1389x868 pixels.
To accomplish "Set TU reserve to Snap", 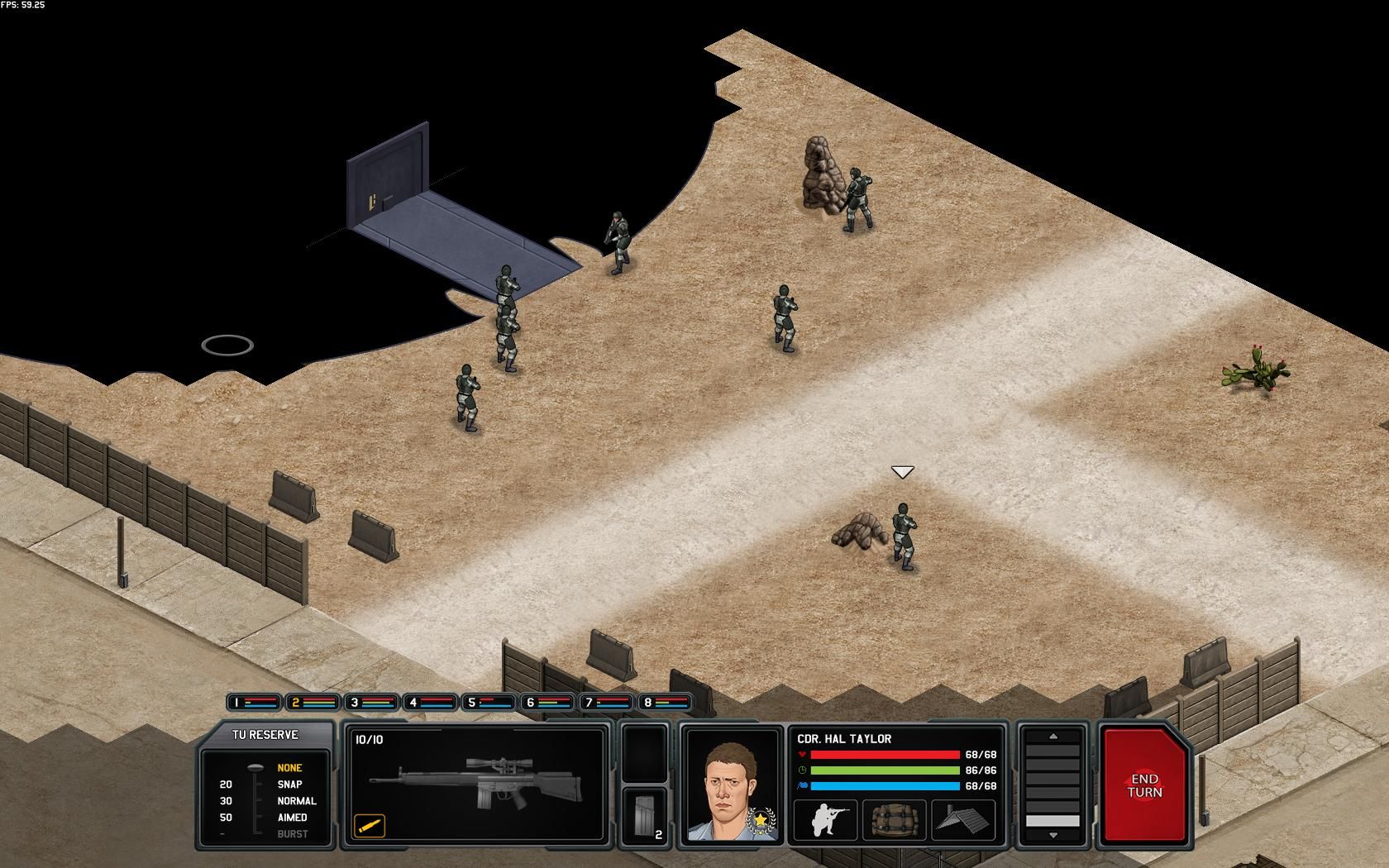I will pyautogui.click(x=289, y=785).
